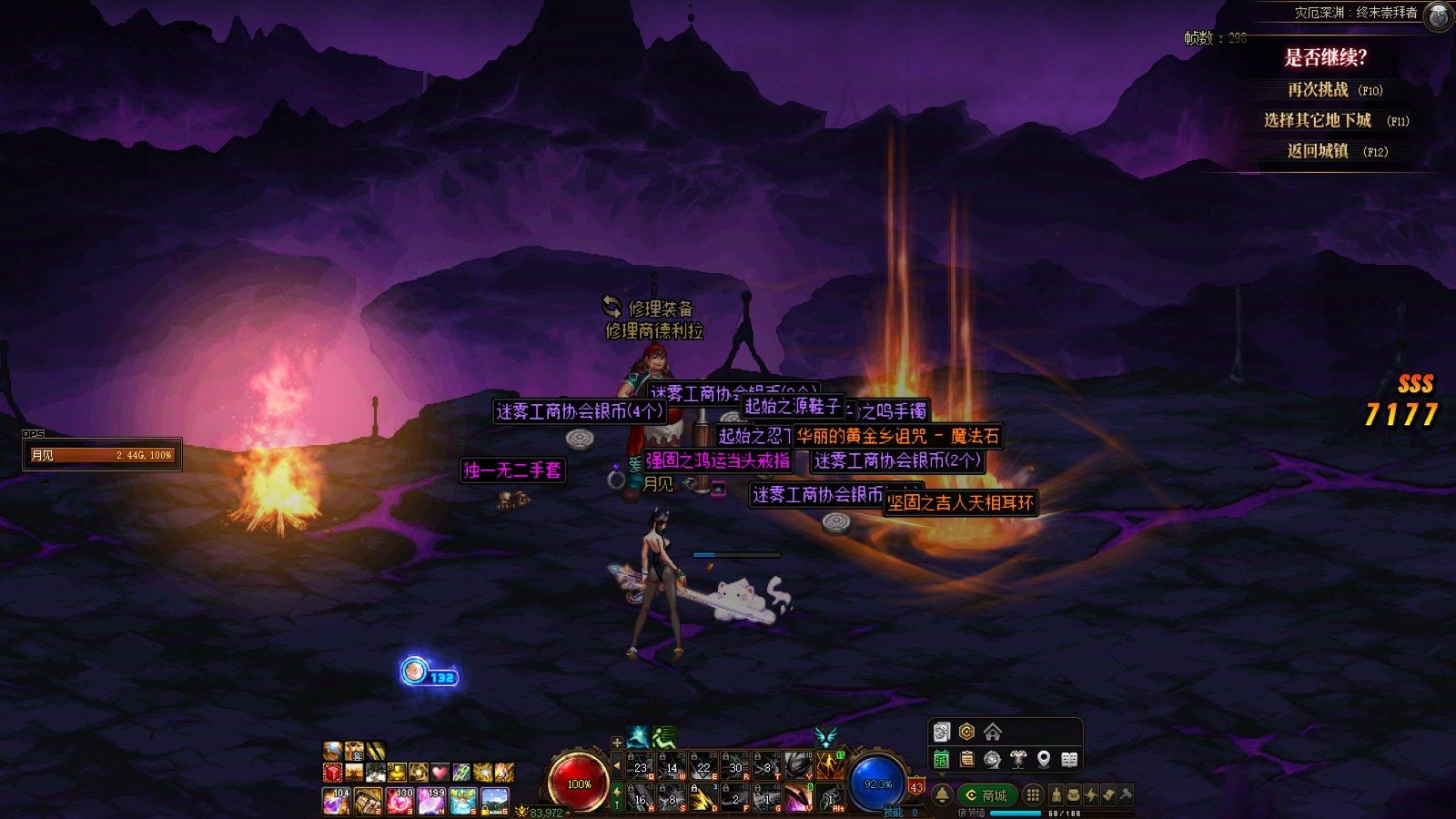
Task: Use the purple crystal item in slot 1
Action: [336, 801]
